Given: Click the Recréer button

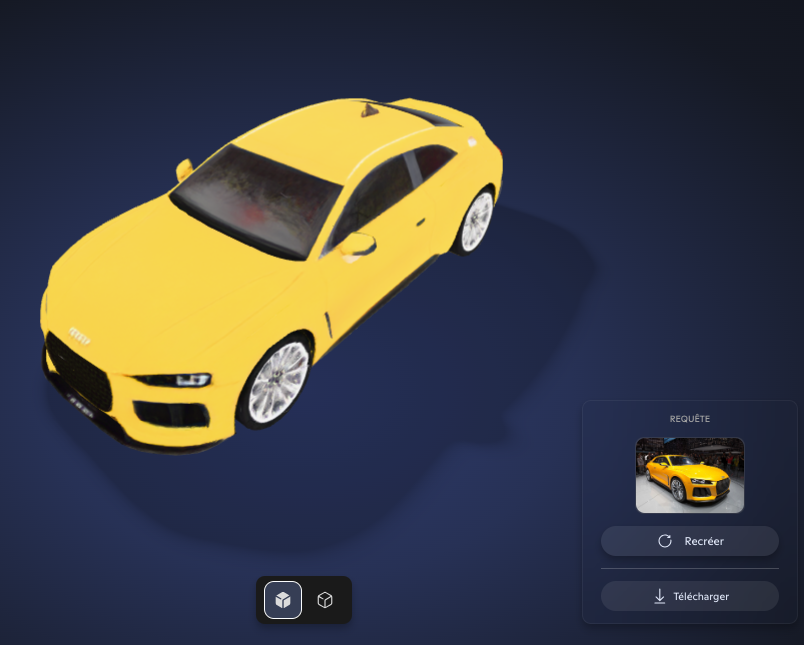Looking at the screenshot, I should [690, 541].
